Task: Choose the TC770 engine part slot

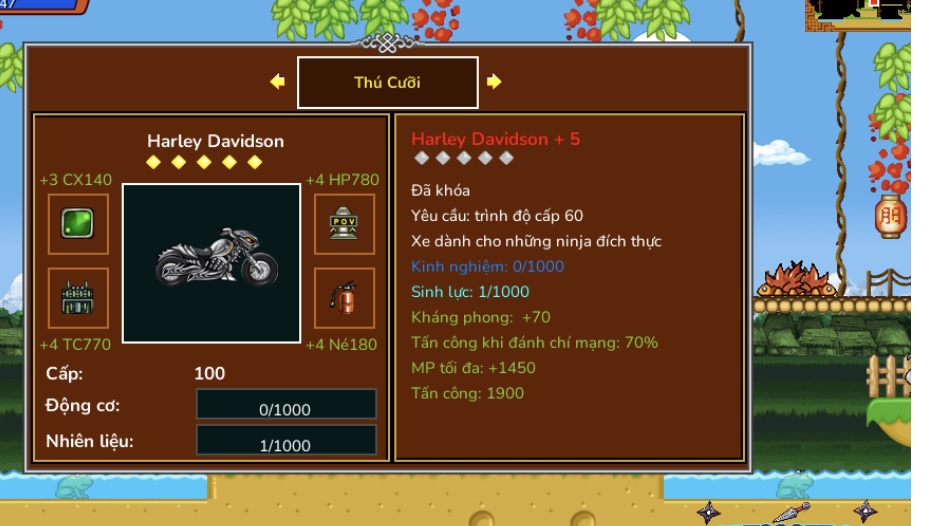Action: 78,298
